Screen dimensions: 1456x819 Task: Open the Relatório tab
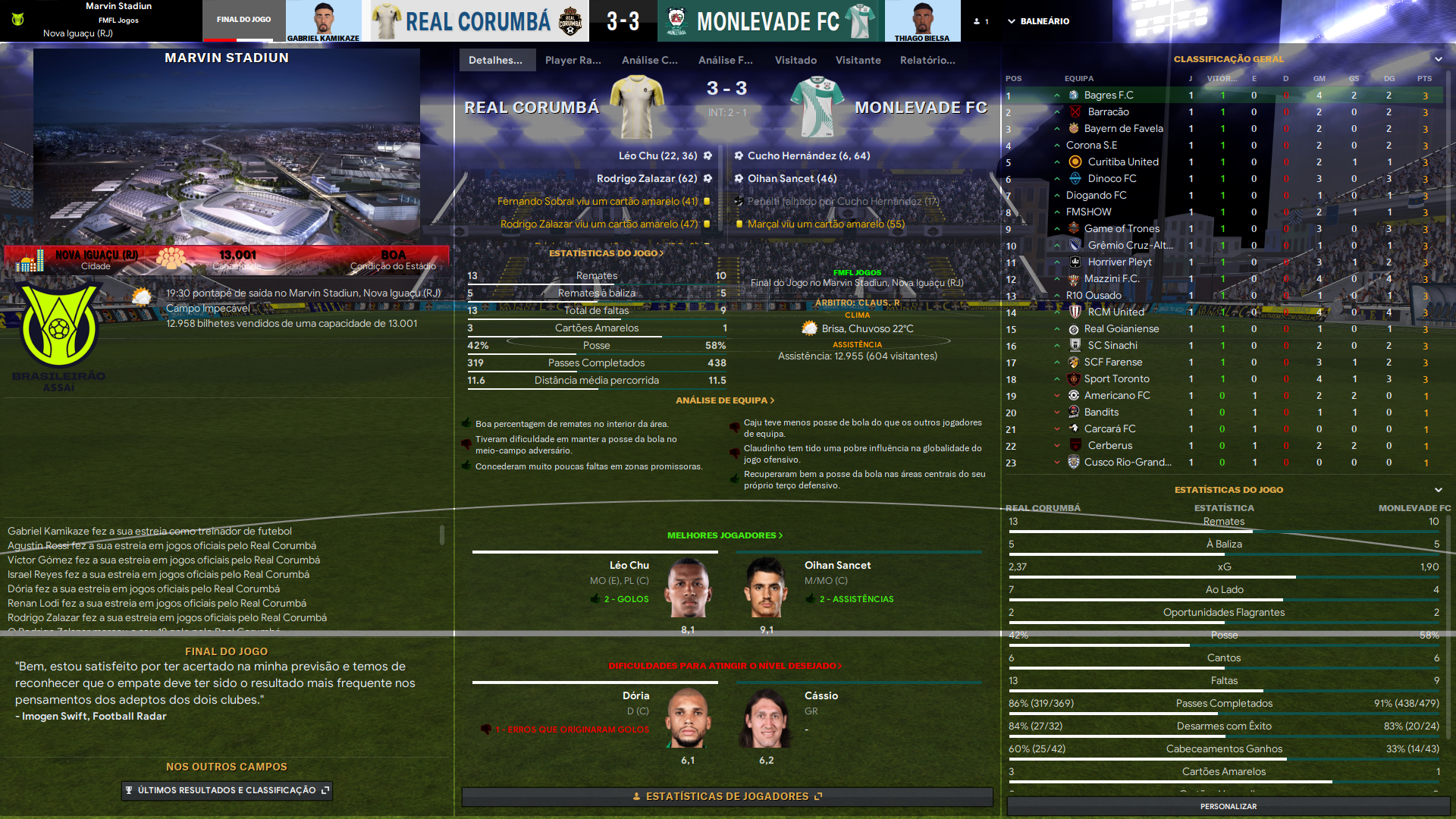[927, 60]
